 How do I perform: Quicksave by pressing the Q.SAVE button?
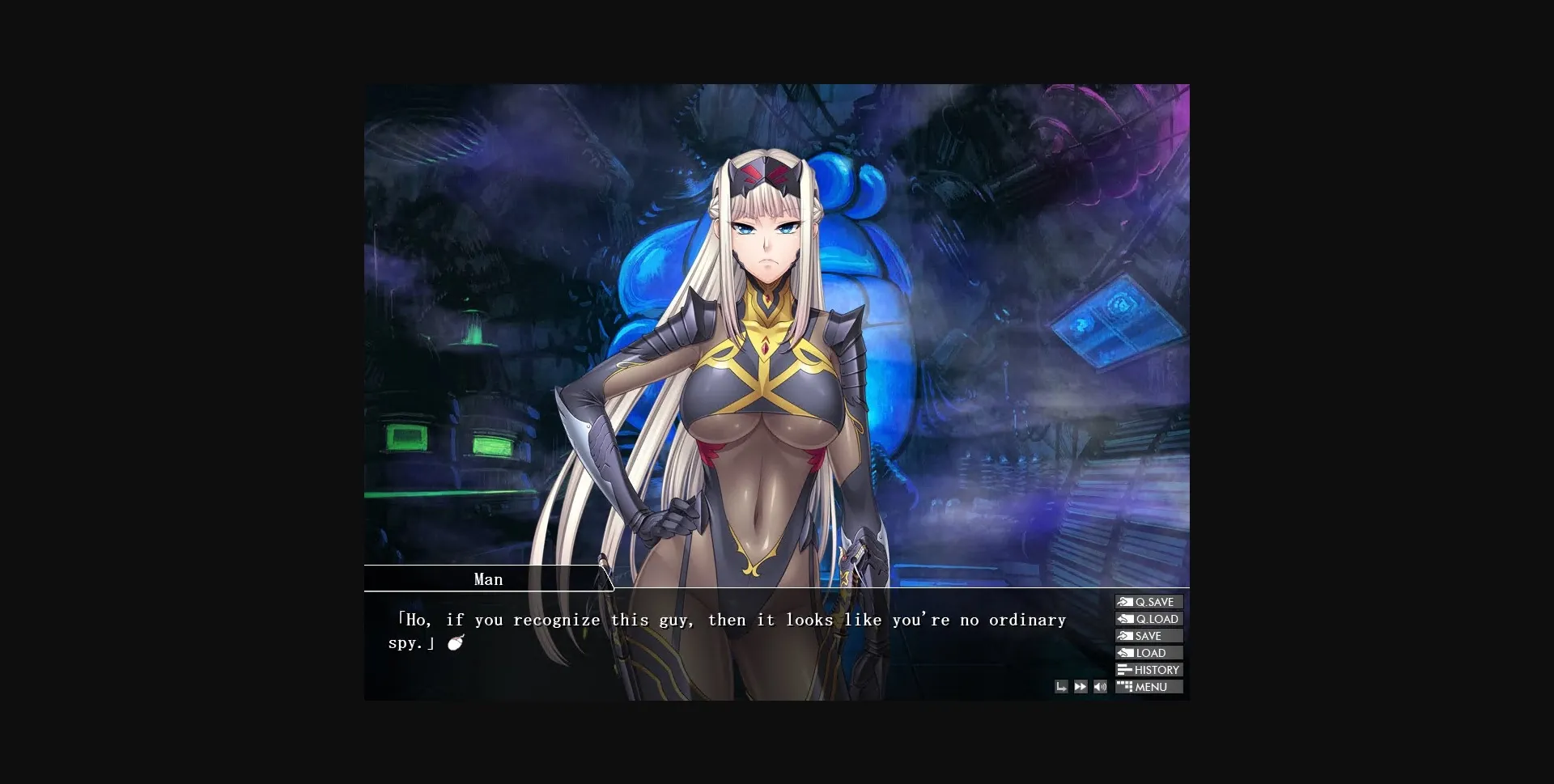click(x=1149, y=601)
